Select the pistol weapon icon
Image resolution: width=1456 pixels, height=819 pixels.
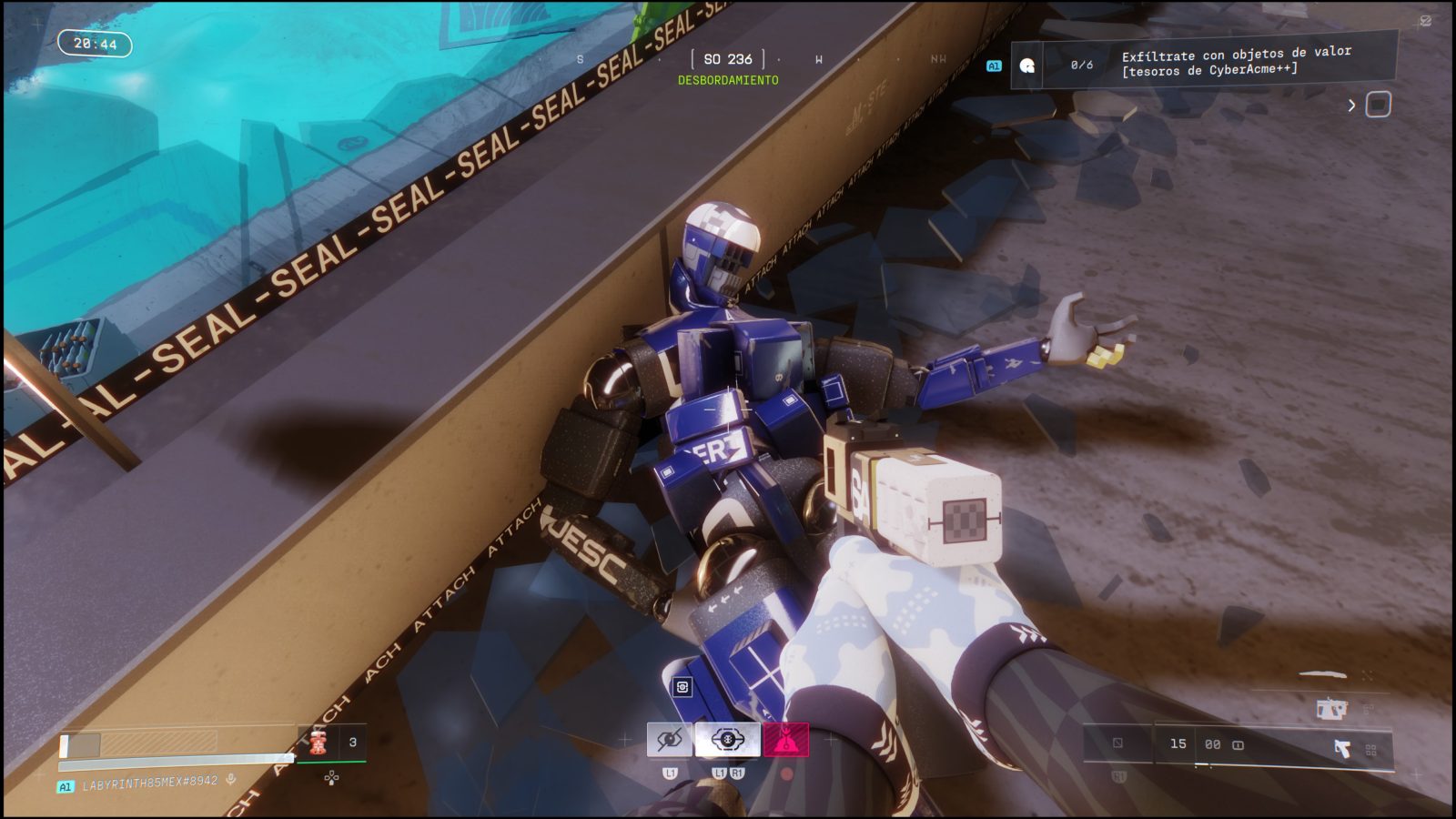[1344, 748]
